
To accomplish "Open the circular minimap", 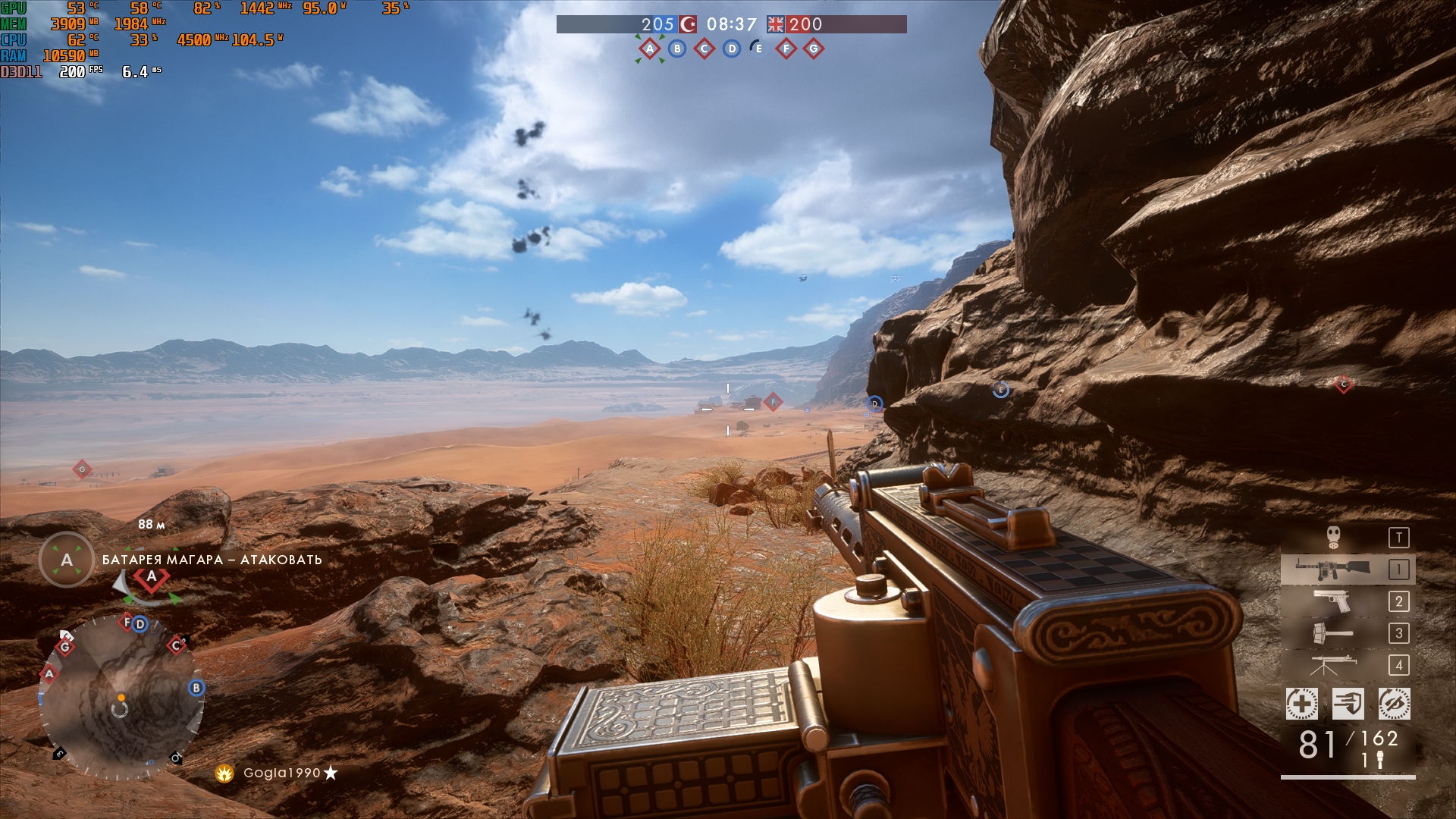I will 121,698.
